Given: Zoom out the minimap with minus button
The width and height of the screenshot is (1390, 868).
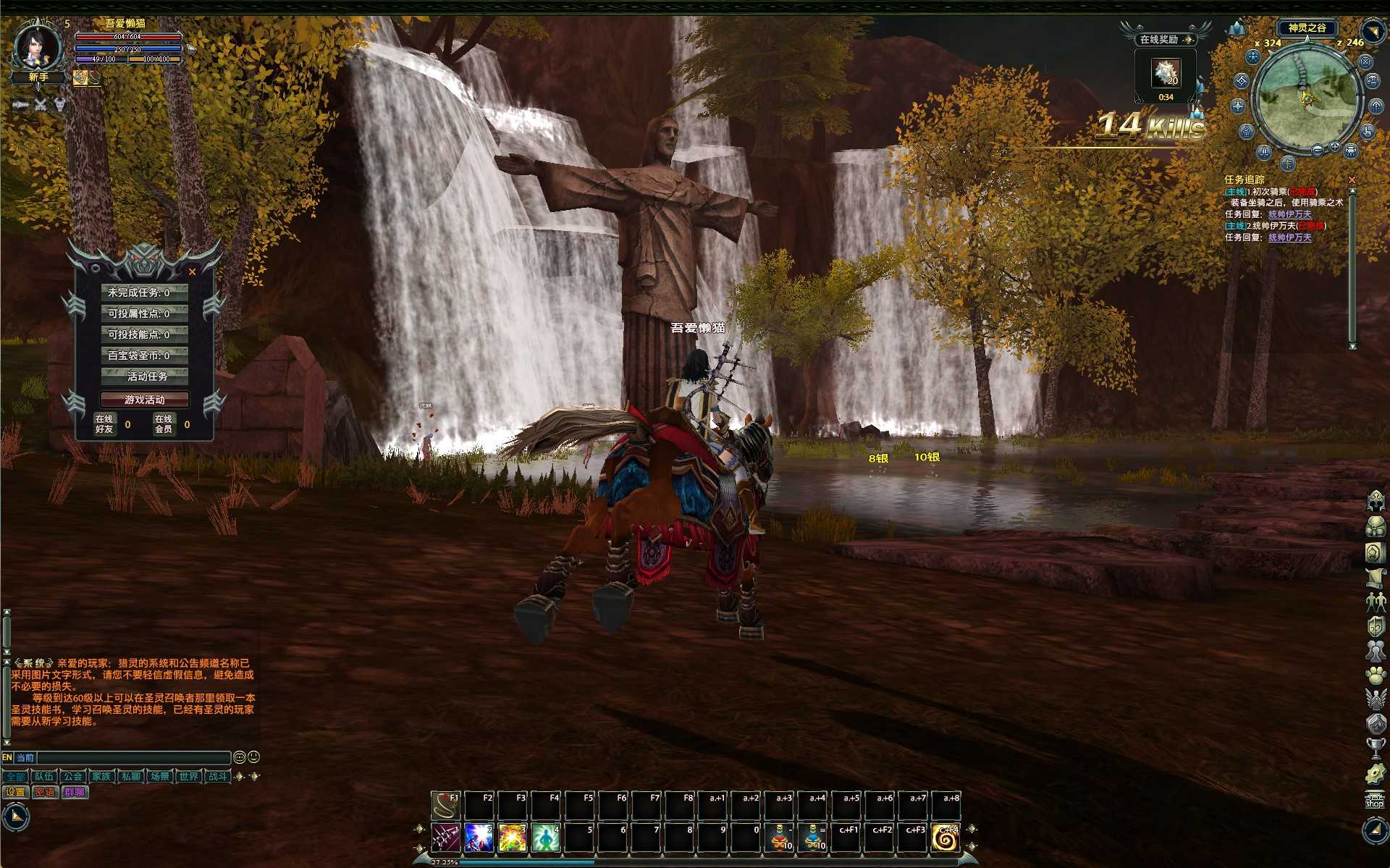Looking at the screenshot, I should pos(1318,150).
